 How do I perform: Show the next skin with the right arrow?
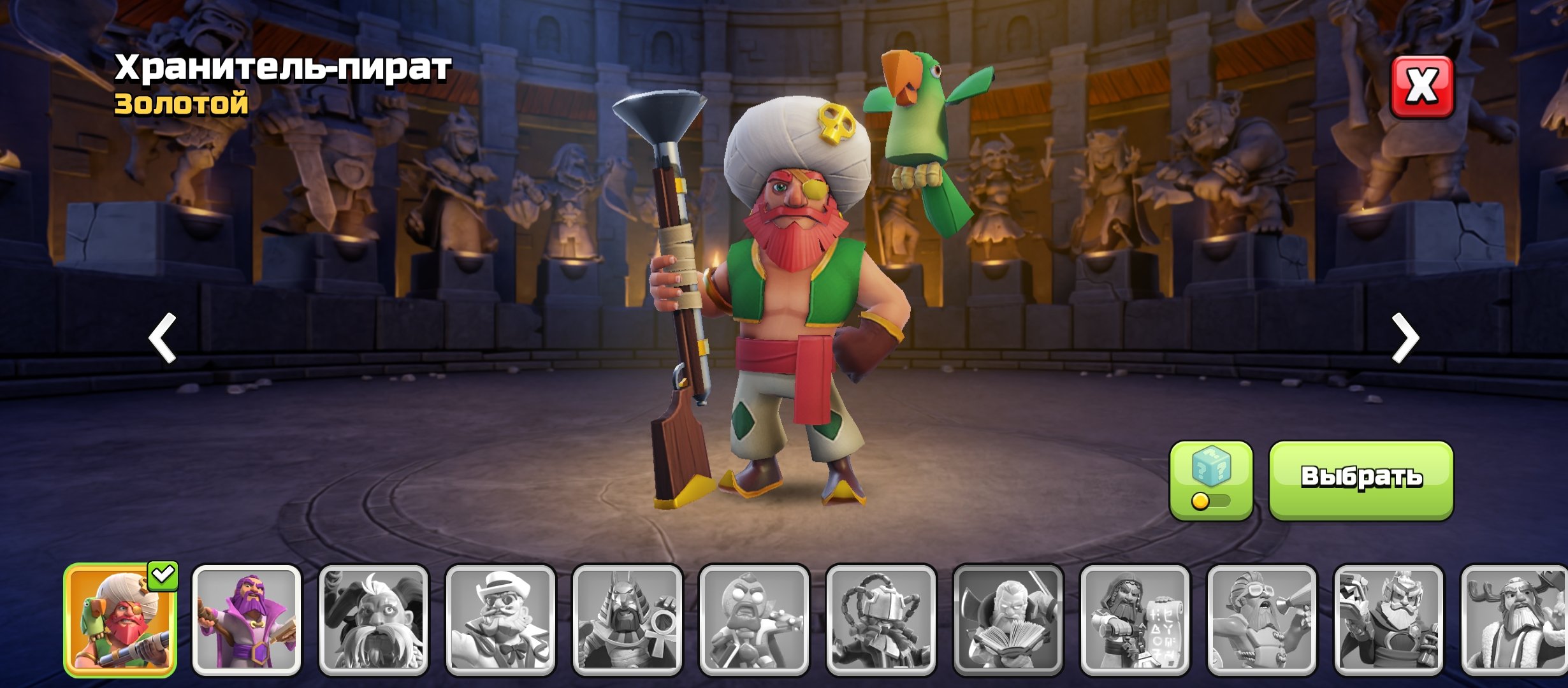[x=1405, y=338]
